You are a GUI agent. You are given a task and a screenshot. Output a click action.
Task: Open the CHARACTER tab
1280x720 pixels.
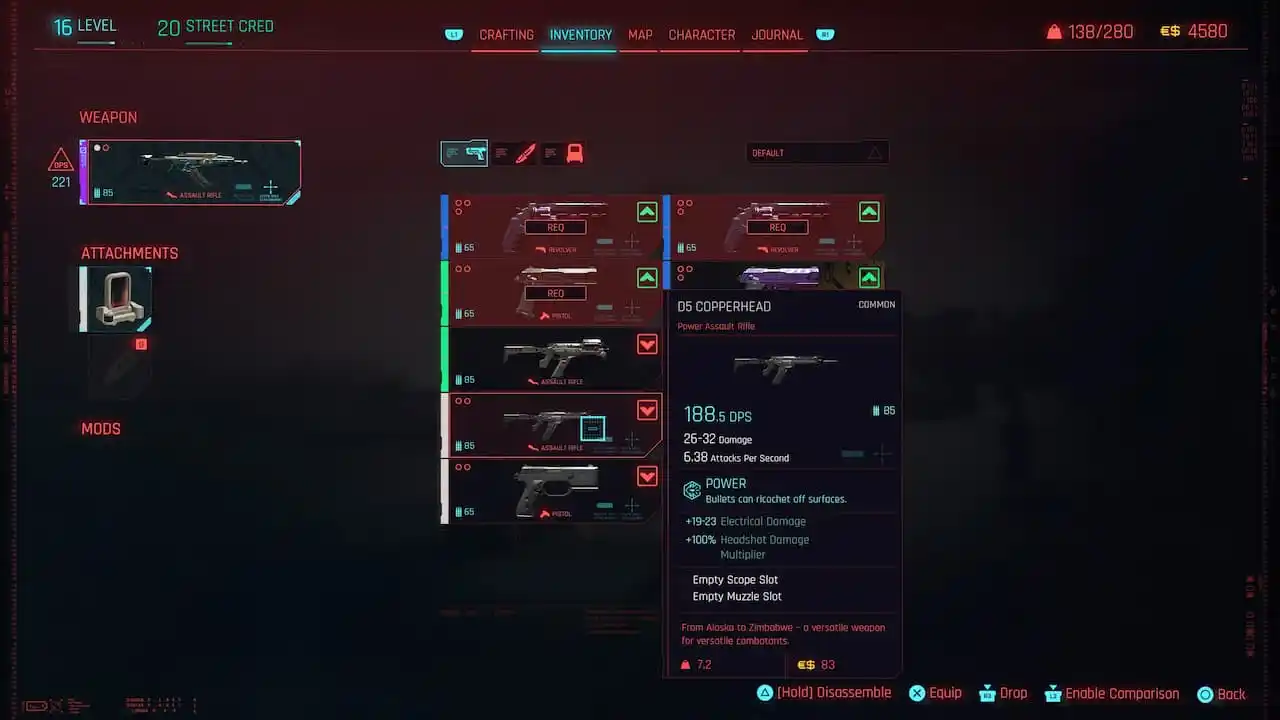pyautogui.click(x=700, y=35)
